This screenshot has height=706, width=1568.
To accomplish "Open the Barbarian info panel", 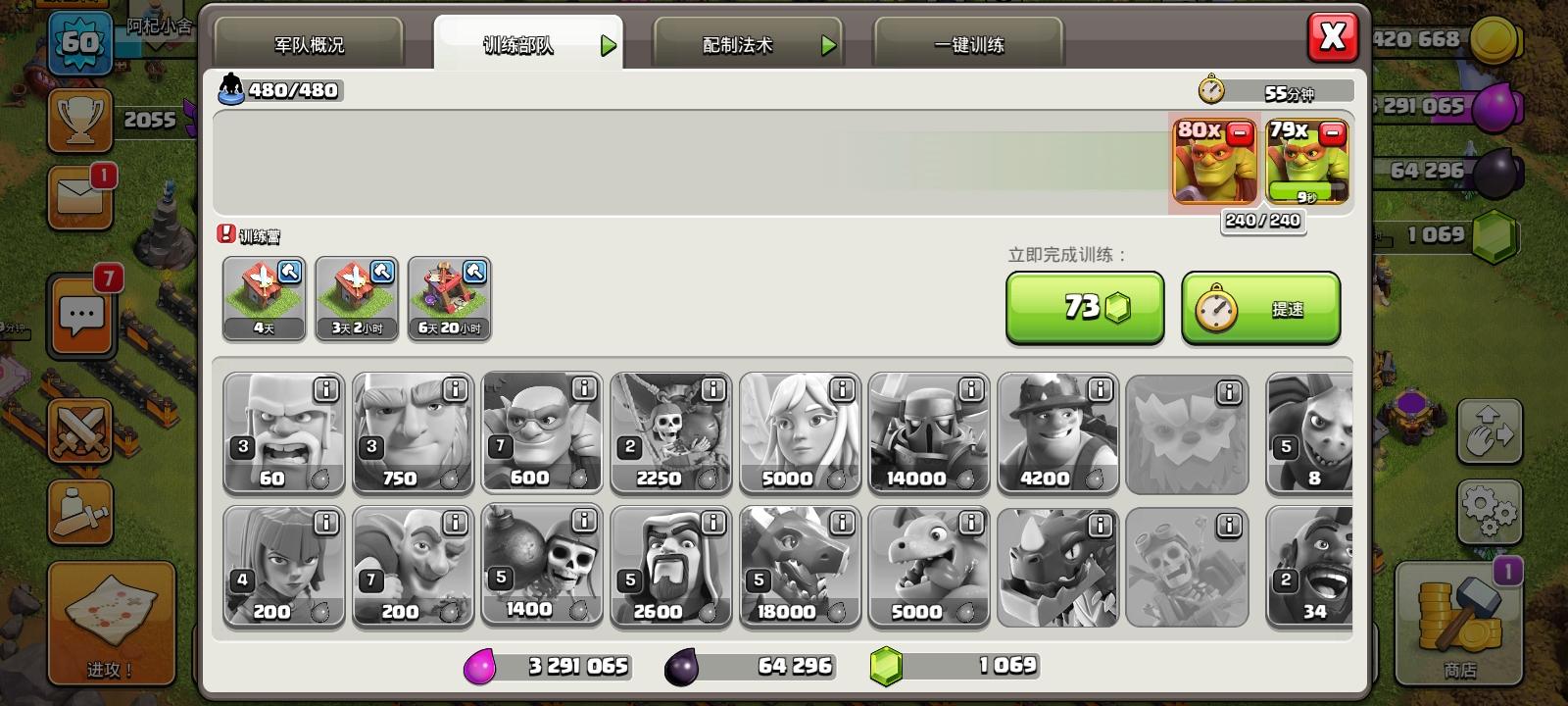I will (x=326, y=390).
